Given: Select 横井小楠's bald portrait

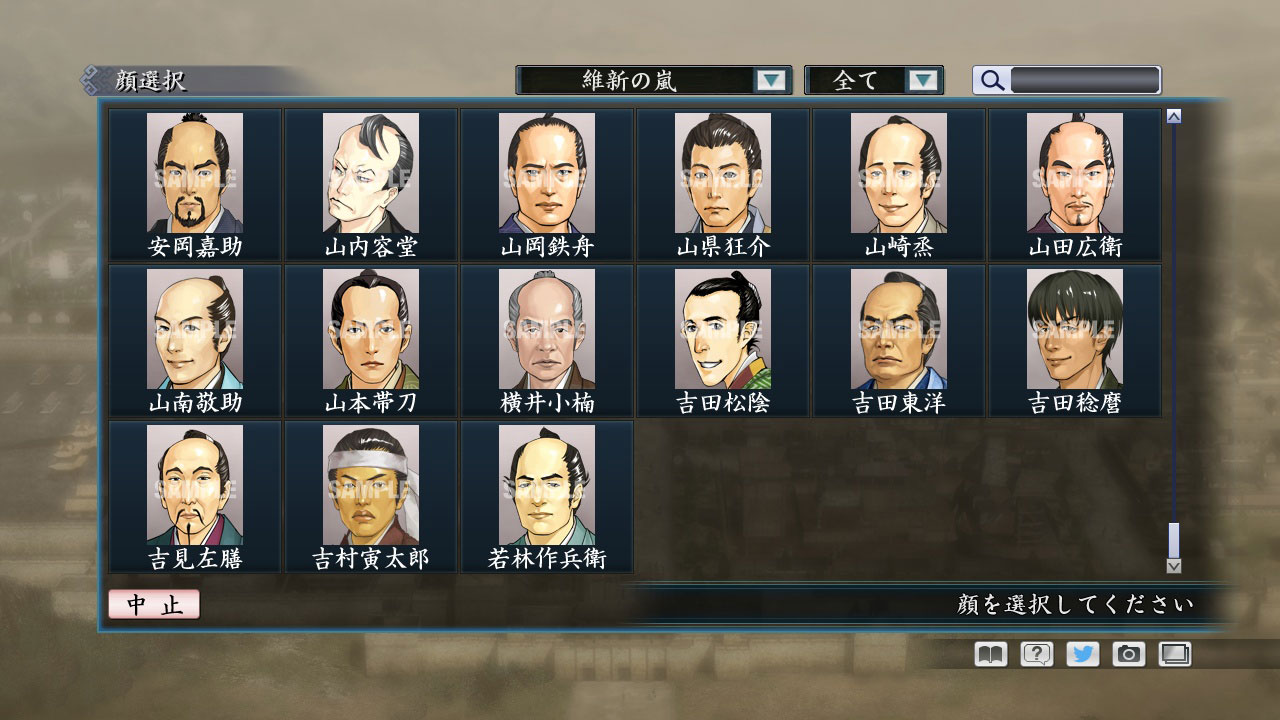Looking at the screenshot, I should 547,330.
